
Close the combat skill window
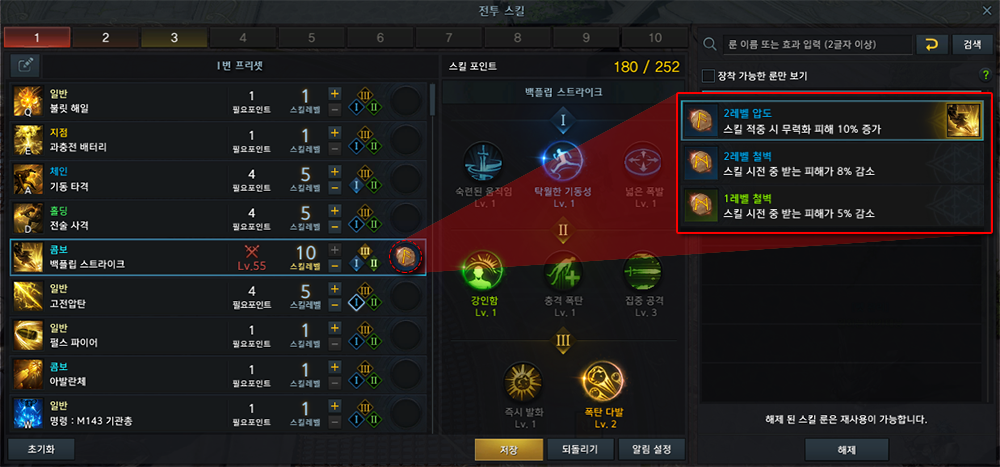[x=988, y=11]
